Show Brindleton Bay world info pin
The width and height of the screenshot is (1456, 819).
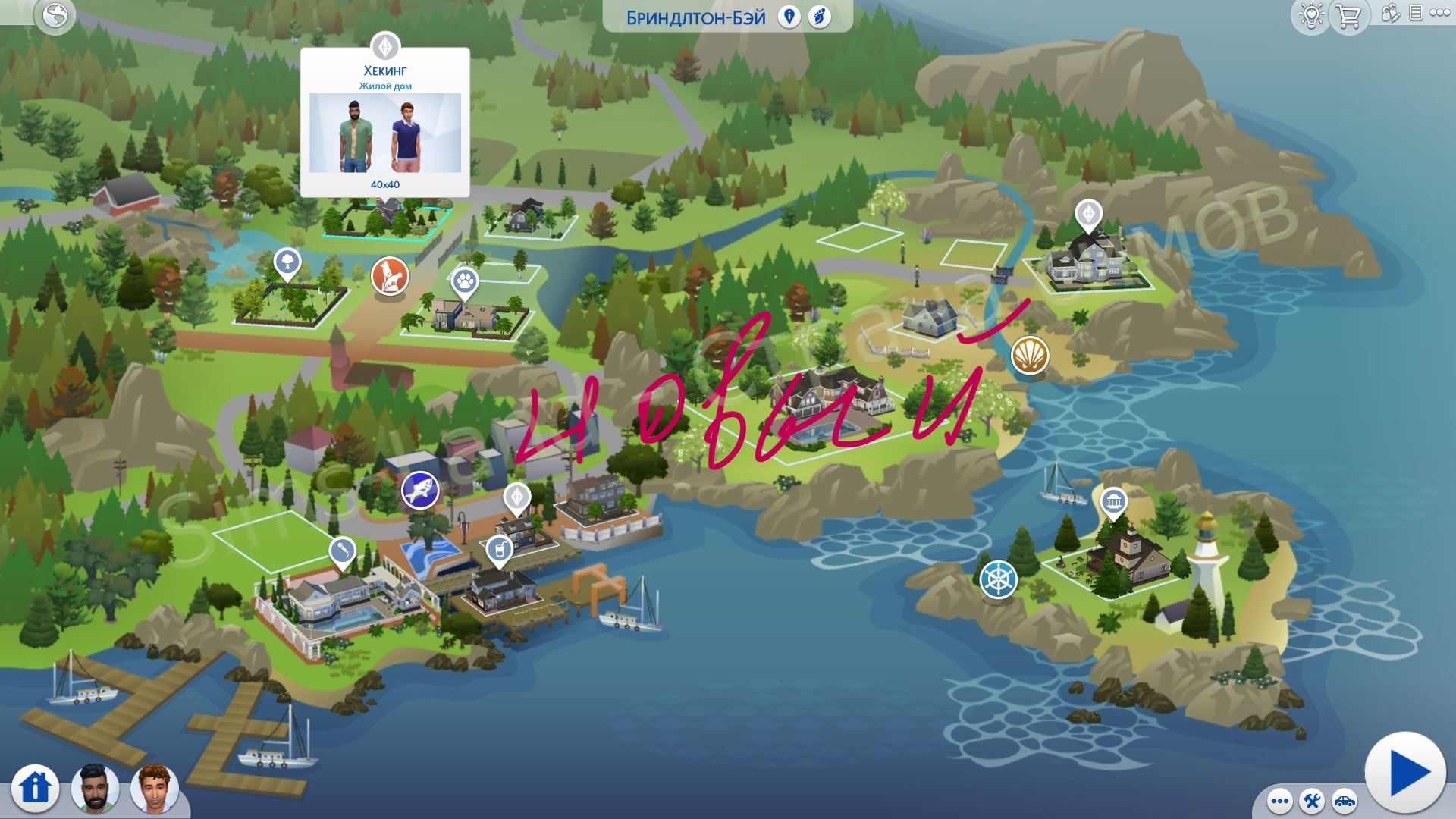(789, 17)
